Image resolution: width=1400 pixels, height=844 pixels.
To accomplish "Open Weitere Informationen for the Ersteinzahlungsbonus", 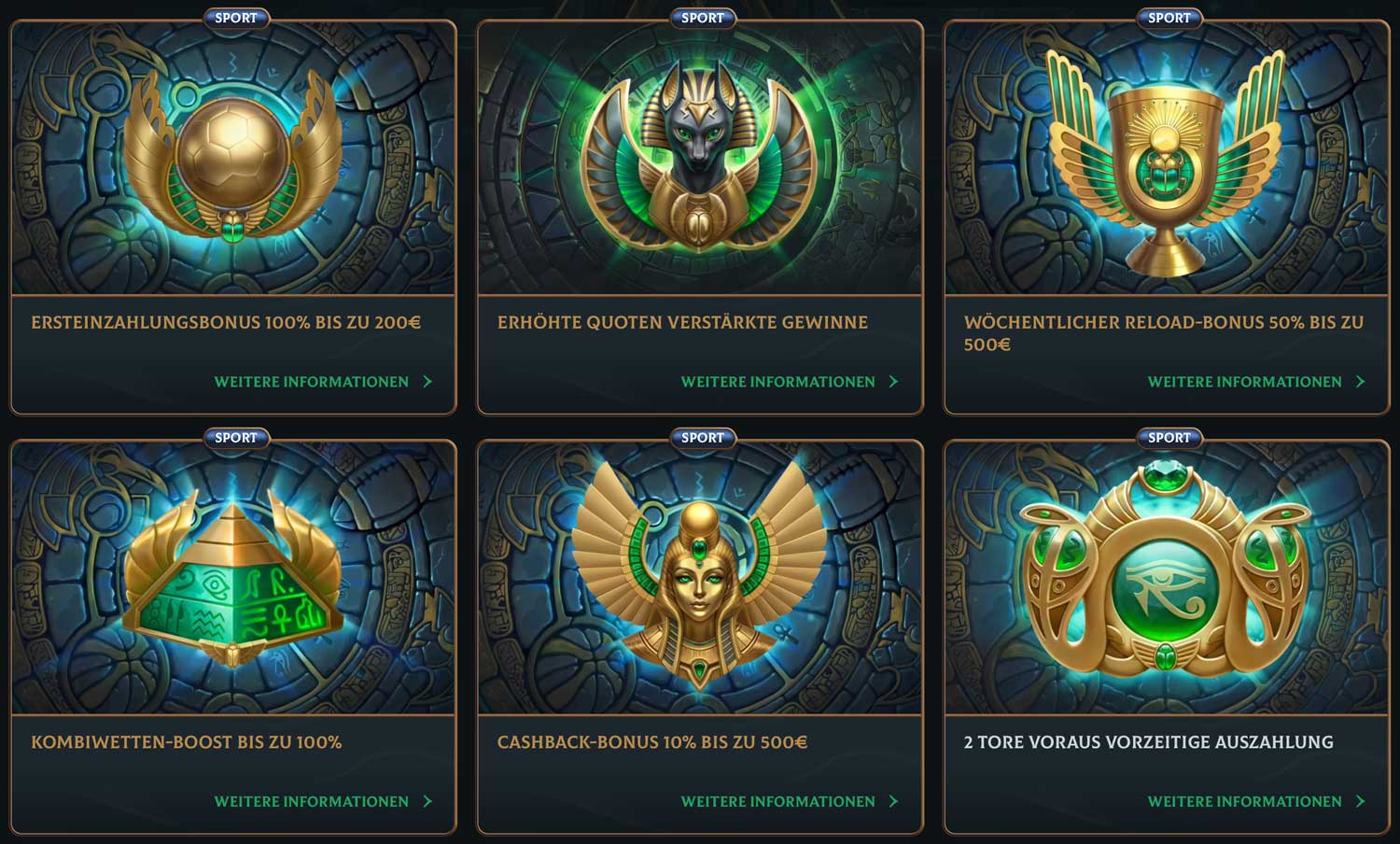I will [311, 381].
